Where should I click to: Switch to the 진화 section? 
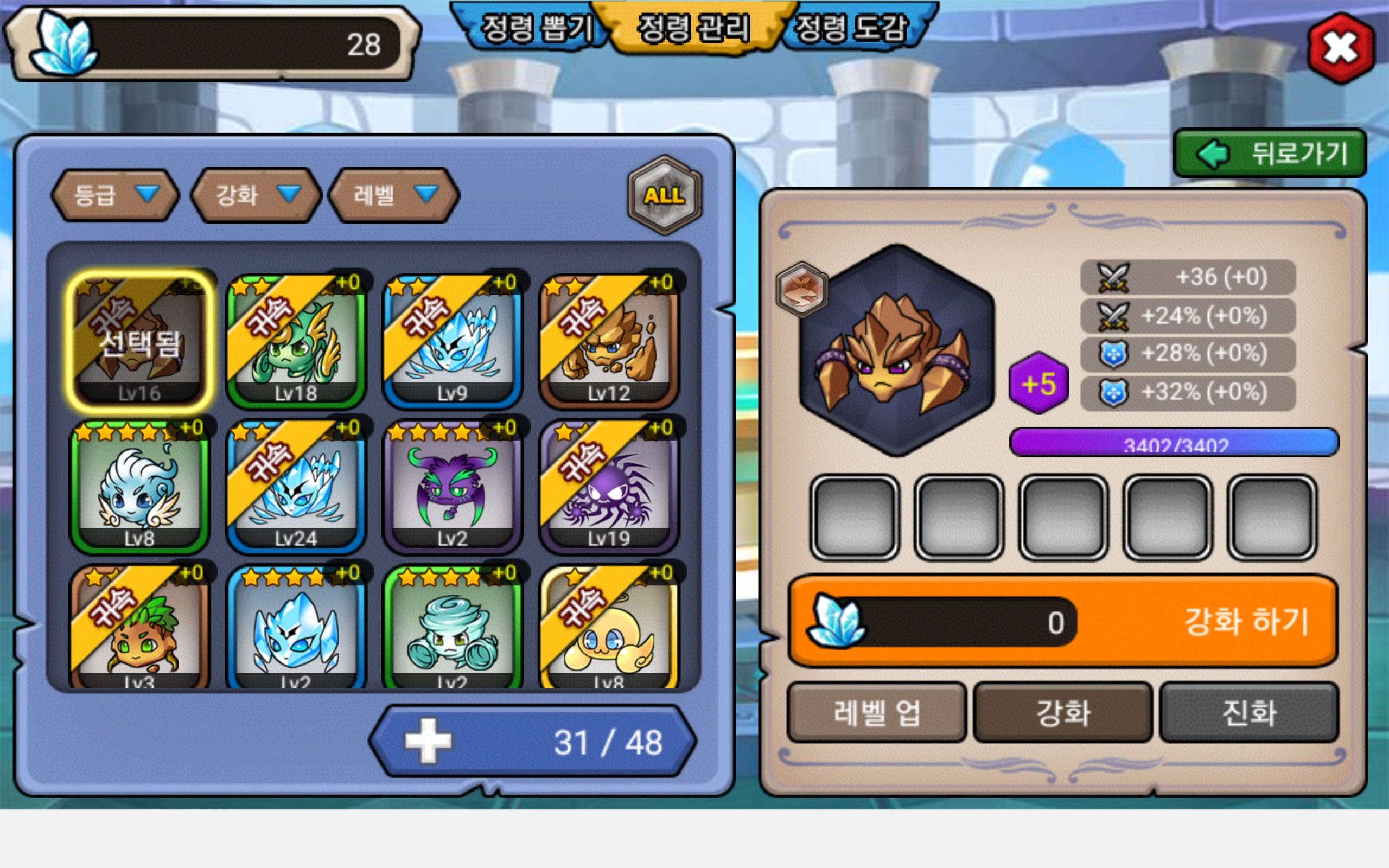tap(1249, 712)
